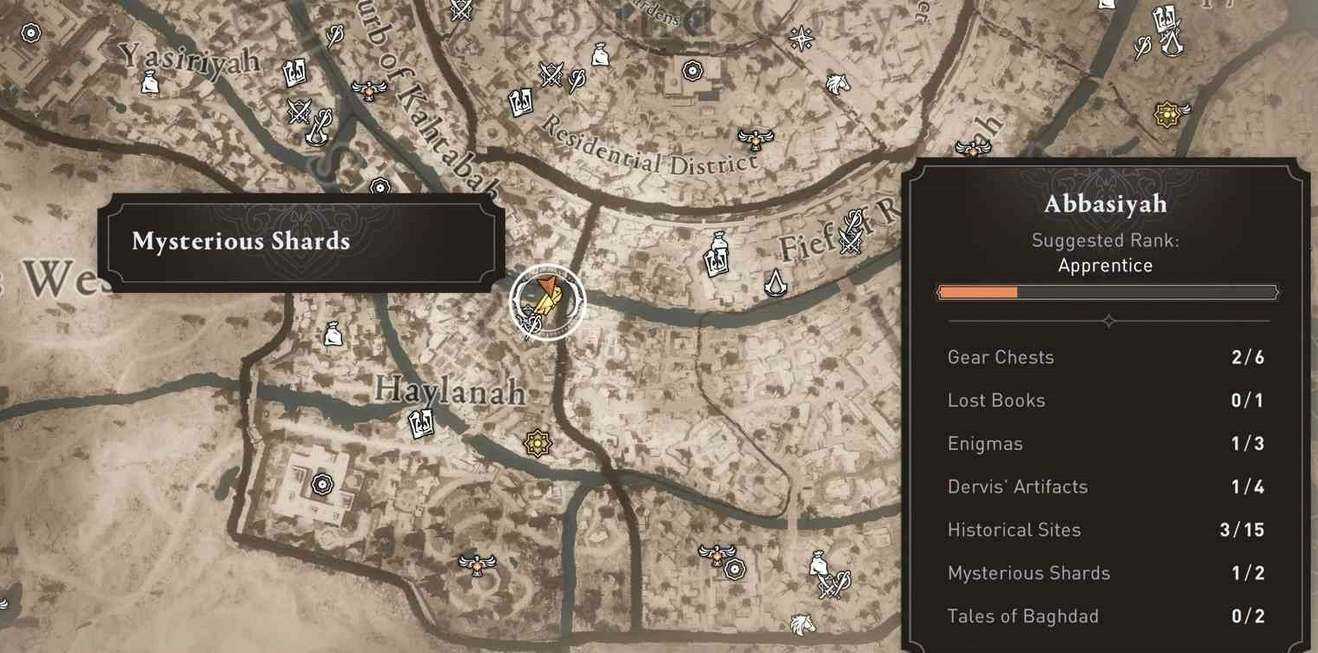Select the gold flower marker above Abbasiyah panel
This screenshot has width=1318, height=653.
(1166, 114)
